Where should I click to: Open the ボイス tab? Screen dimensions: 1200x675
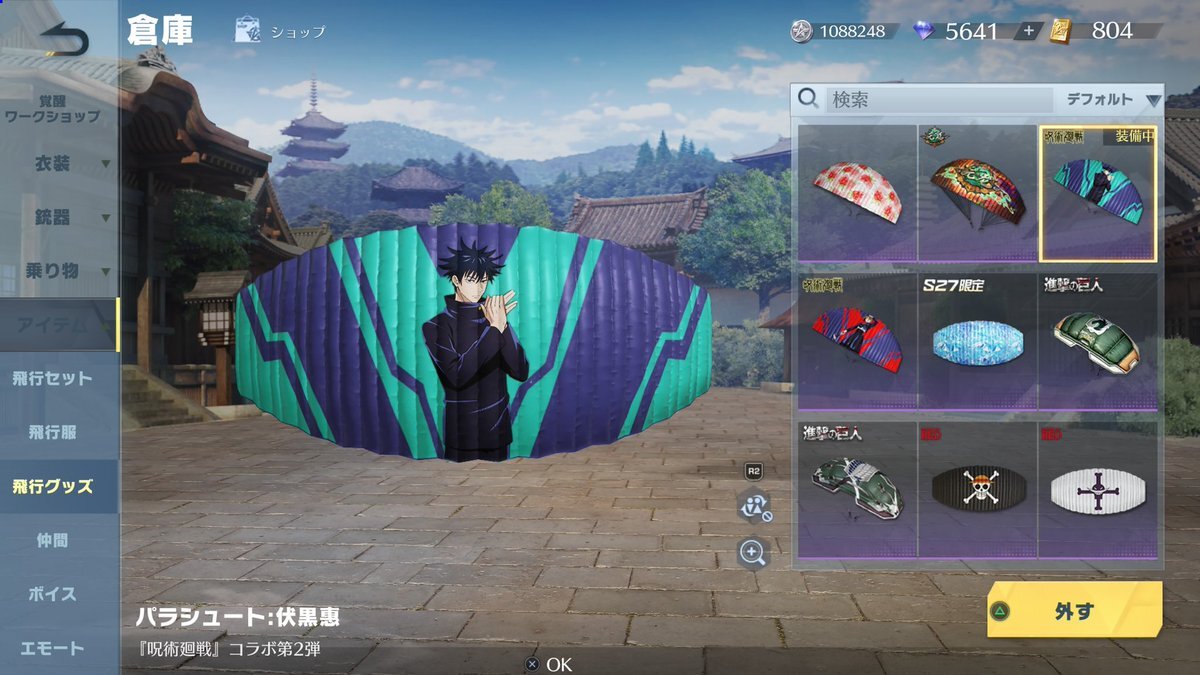coord(52,595)
